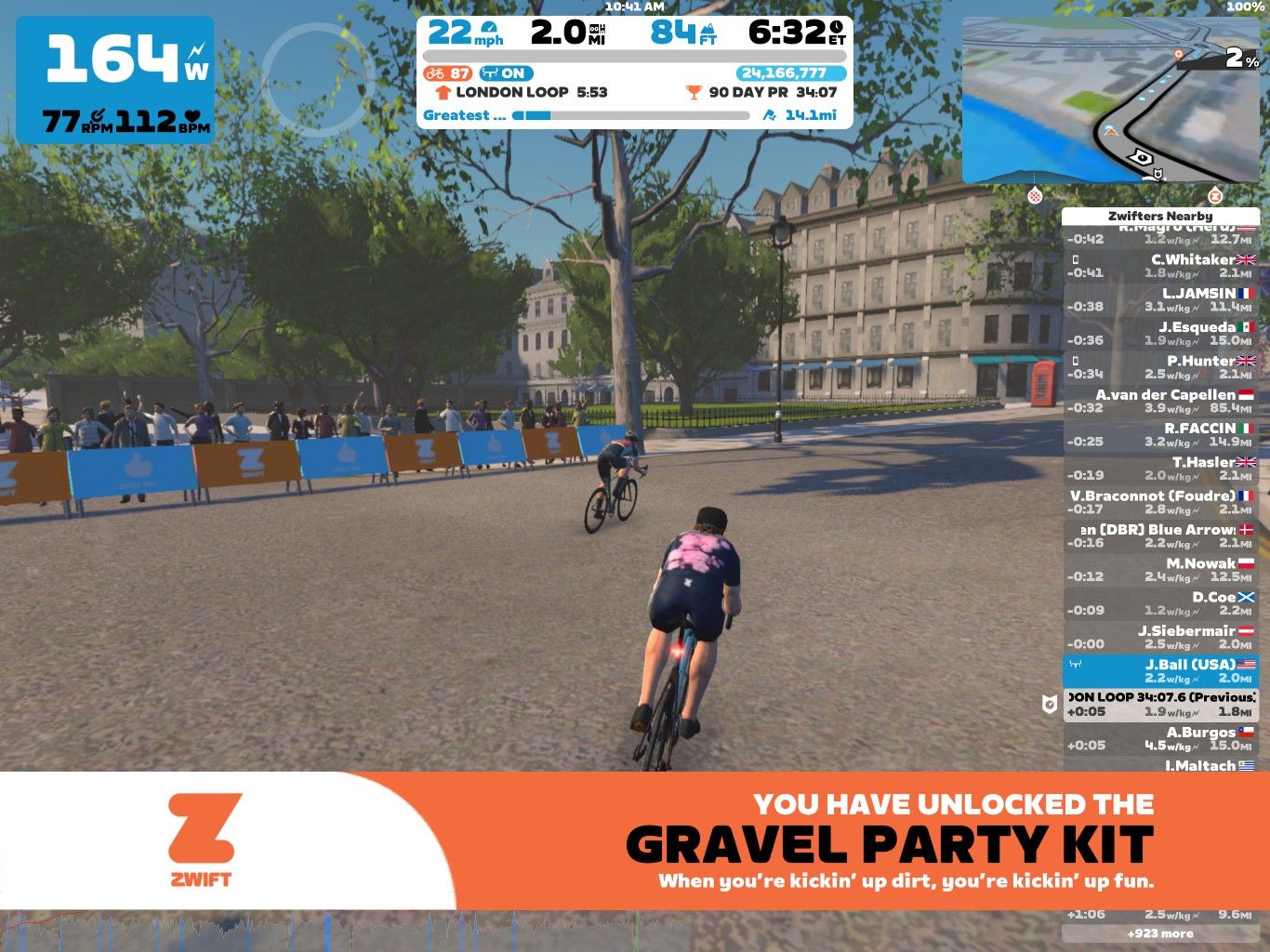Expand the +923 more riders list
1270x952 pixels.
[1159, 932]
